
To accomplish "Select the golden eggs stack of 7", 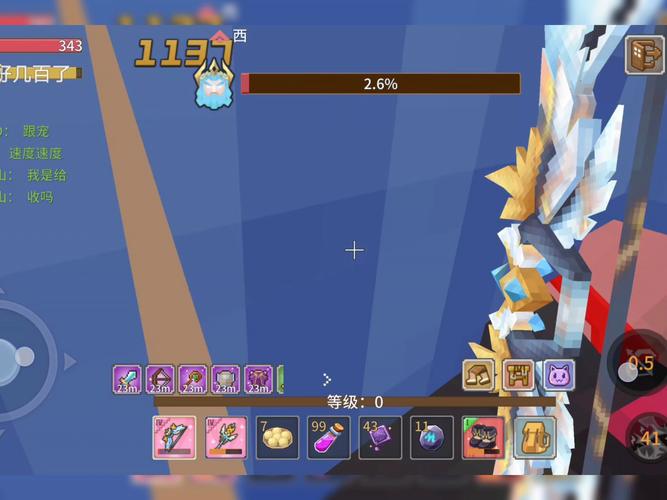I will click(x=277, y=438).
